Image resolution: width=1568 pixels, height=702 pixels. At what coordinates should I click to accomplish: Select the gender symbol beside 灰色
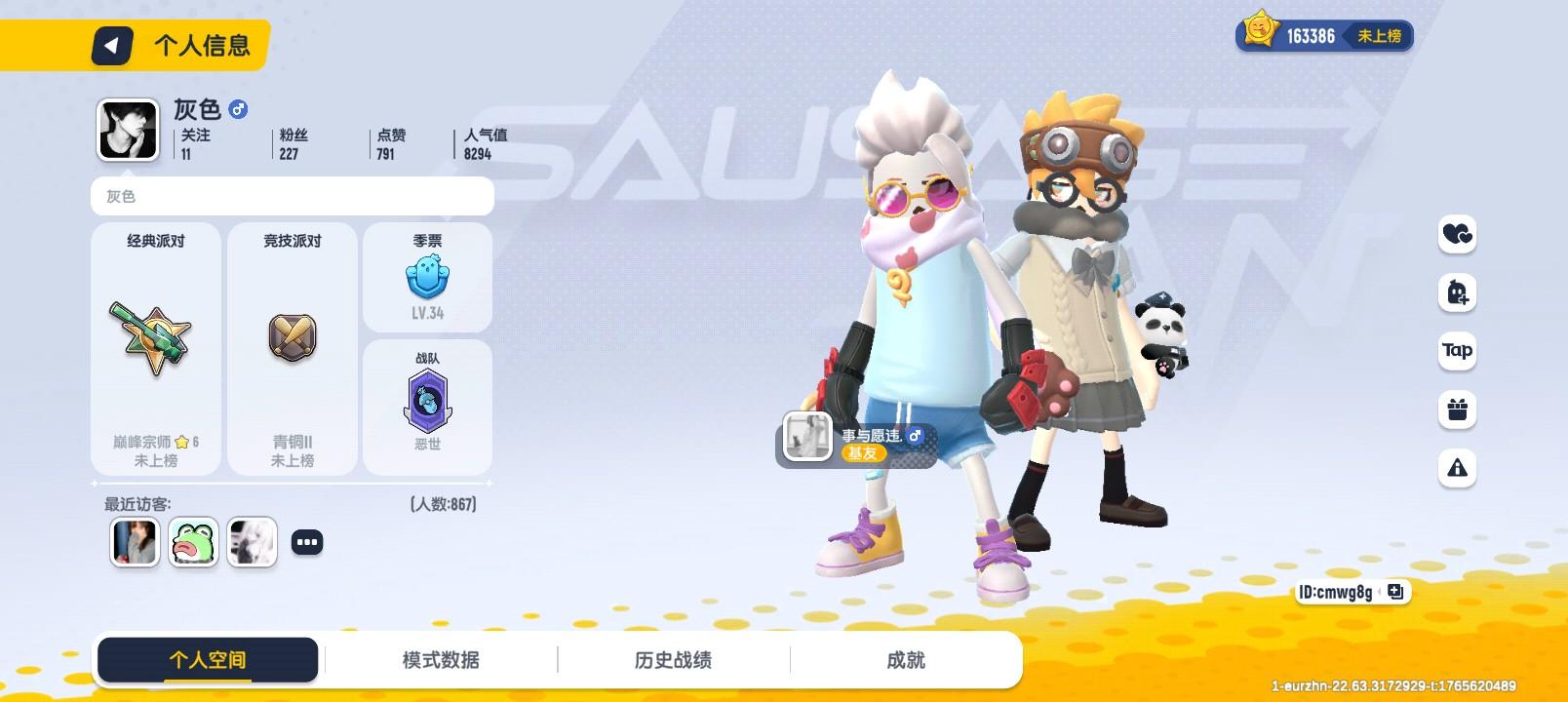coord(239,110)
